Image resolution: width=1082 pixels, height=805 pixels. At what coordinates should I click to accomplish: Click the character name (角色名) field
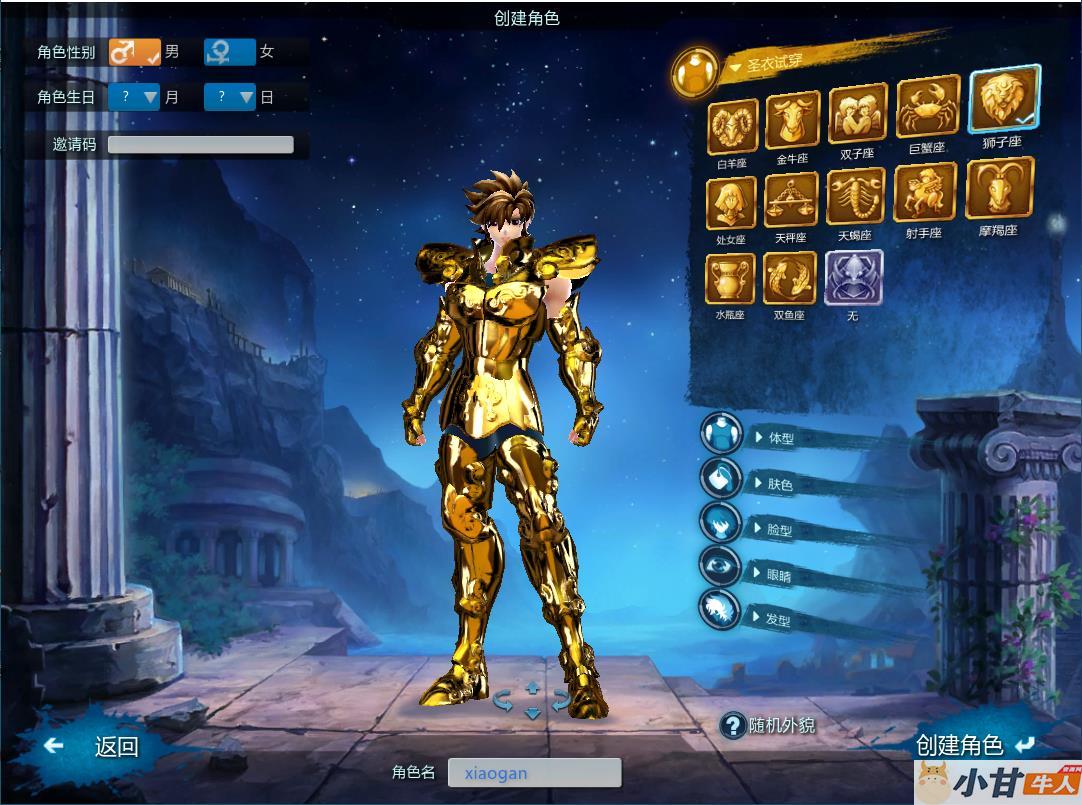click(534, 772)
